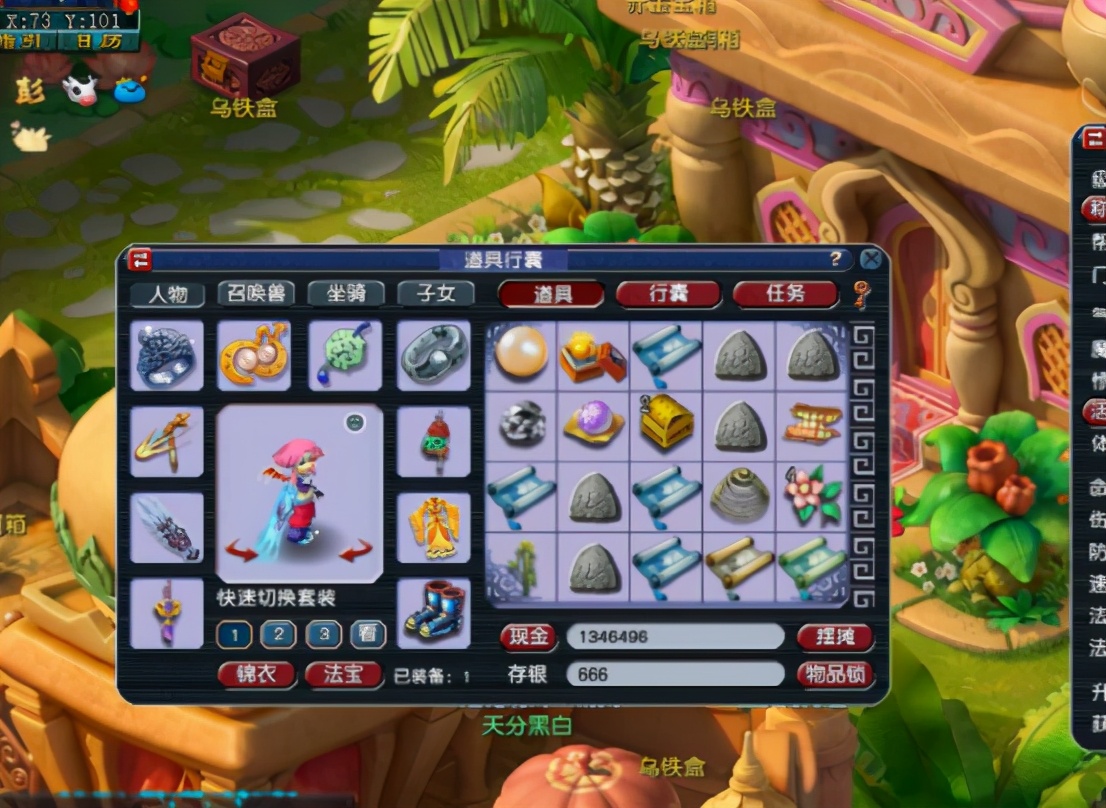This screenshot has width=1106, height=808.
Task: Open the question mark help button
Action: point(836,260)
